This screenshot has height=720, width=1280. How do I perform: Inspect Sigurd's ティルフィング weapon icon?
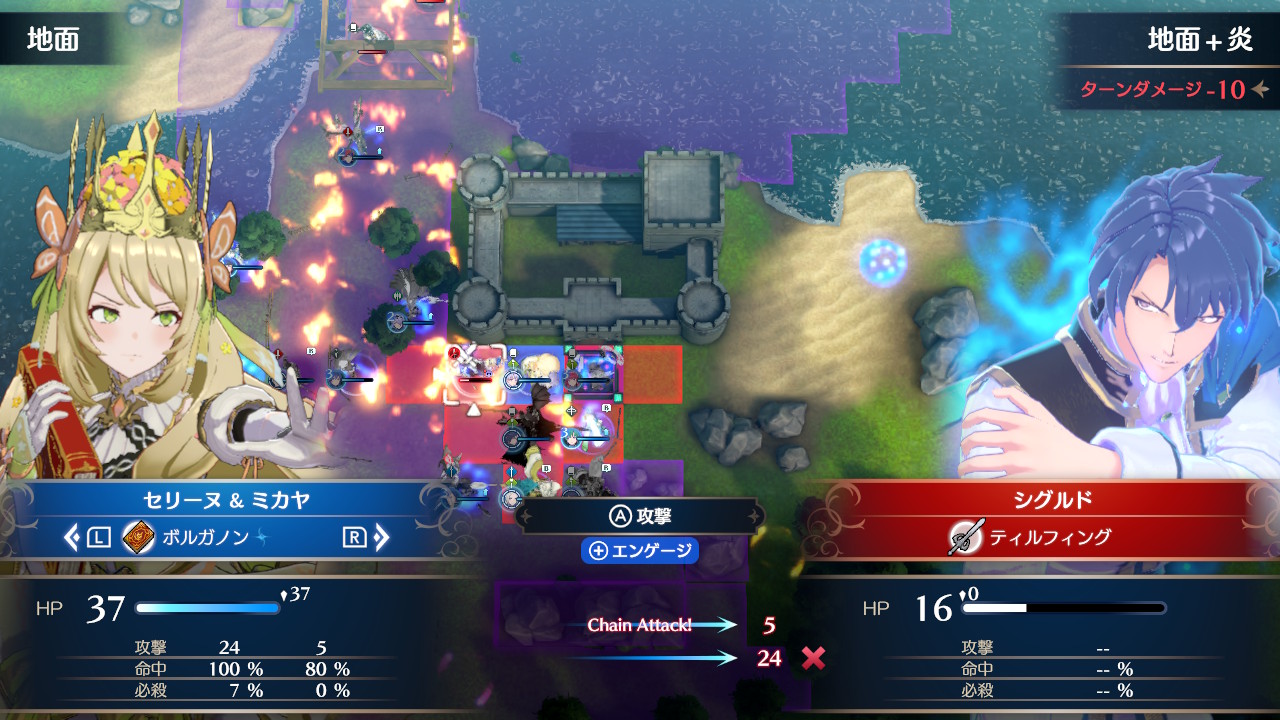click(x=967, y=537)
